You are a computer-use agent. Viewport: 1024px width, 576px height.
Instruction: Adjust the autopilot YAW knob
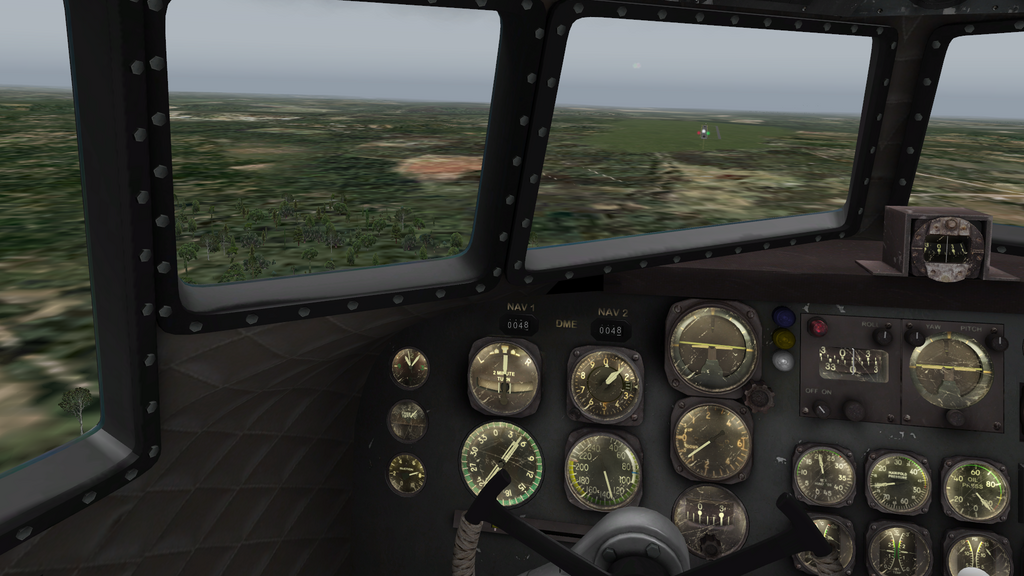(915, 337)
